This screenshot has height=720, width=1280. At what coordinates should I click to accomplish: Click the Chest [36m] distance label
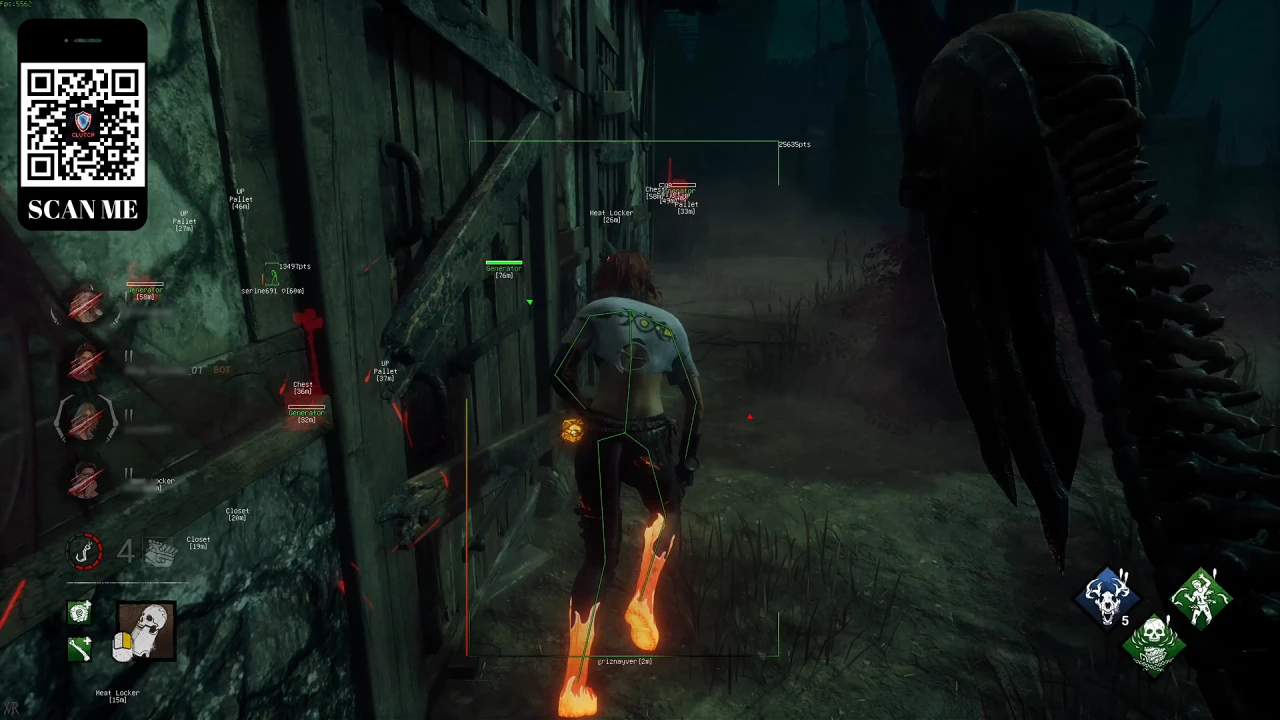click(x=302, y=387)
